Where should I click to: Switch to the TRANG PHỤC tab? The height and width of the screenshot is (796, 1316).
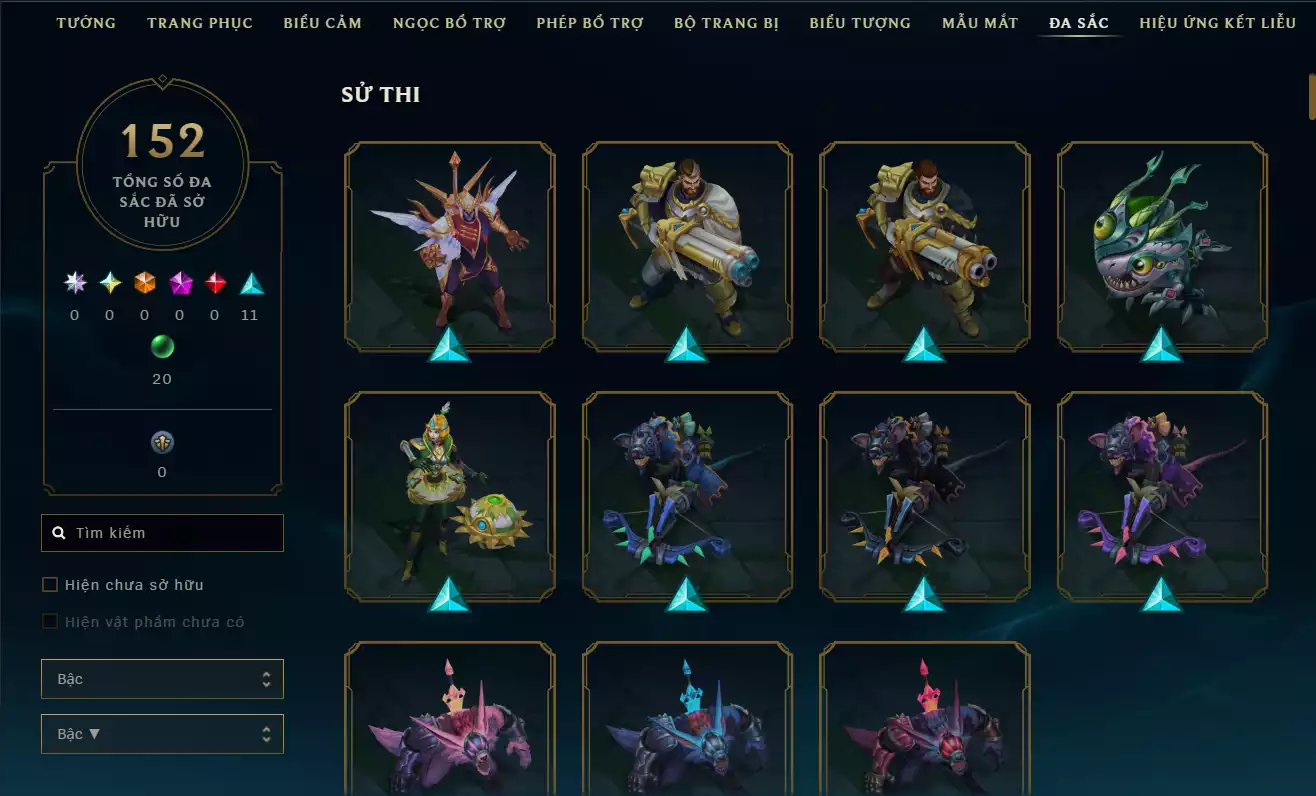(199, 22)
